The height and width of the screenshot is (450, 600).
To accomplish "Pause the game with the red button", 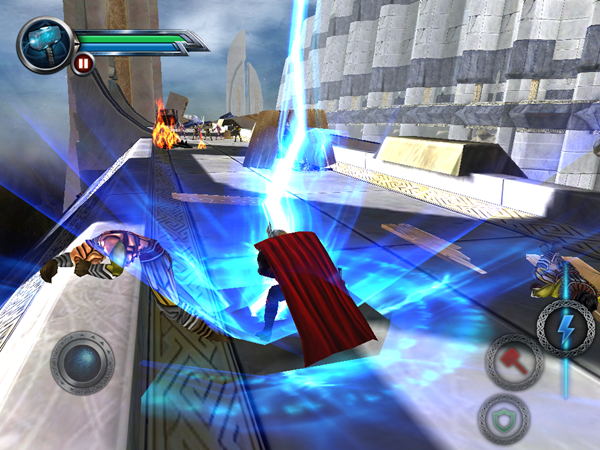I will click(x=81, y=65).
